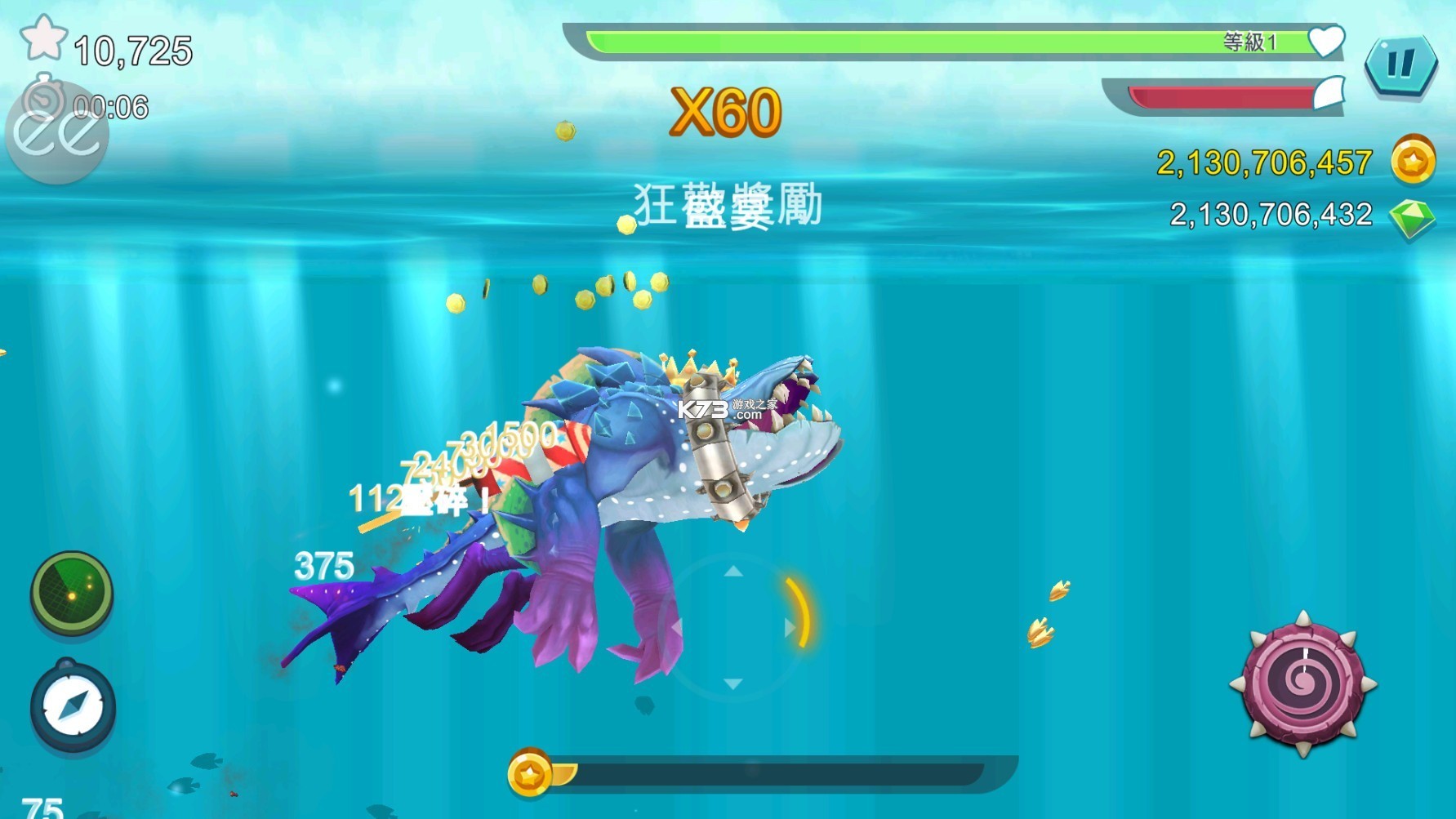The width and height of the screenshot is (1456, 819).
Task: Select the compass icon above the score
Action: 72,707
